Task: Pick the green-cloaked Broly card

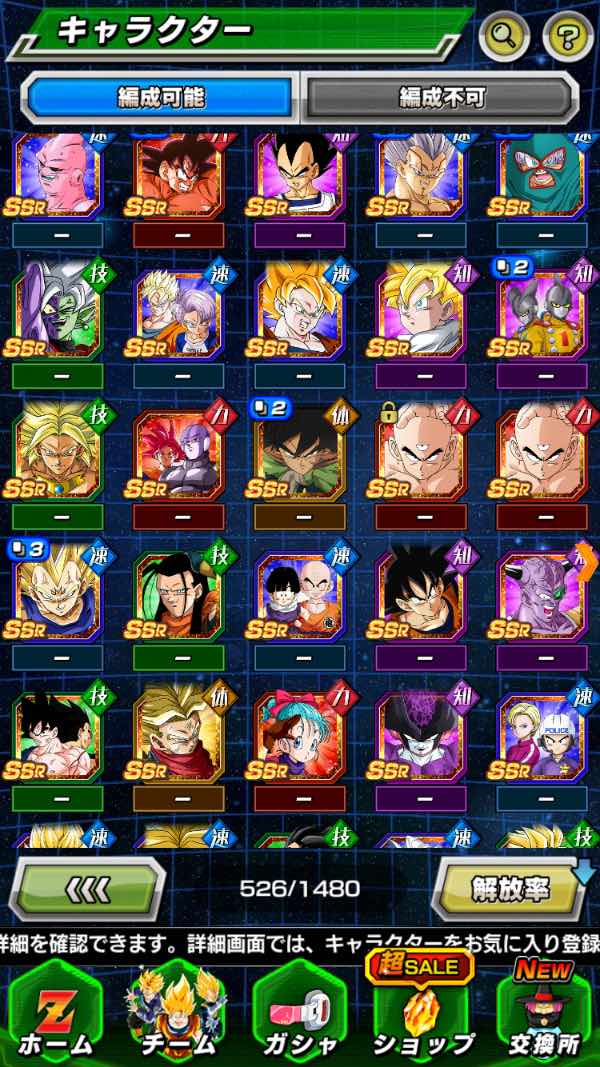Action: tap(299, 453)
